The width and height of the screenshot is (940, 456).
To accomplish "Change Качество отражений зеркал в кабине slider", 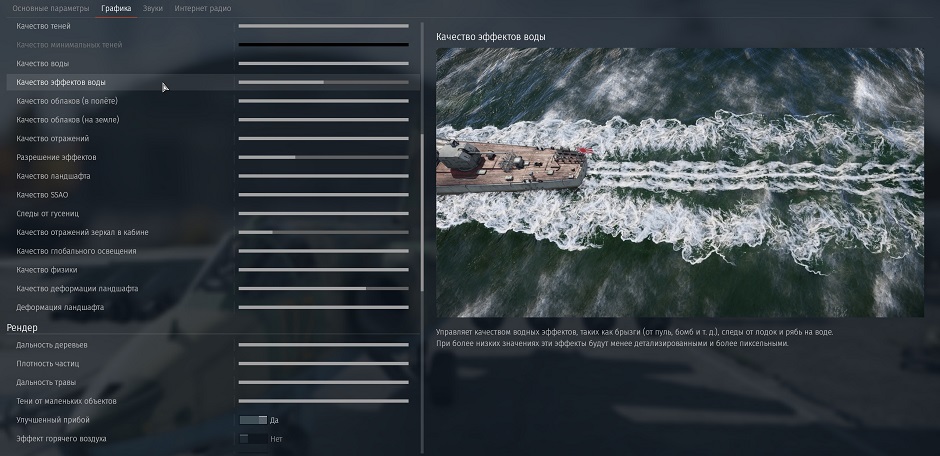I will coord(323,232).
